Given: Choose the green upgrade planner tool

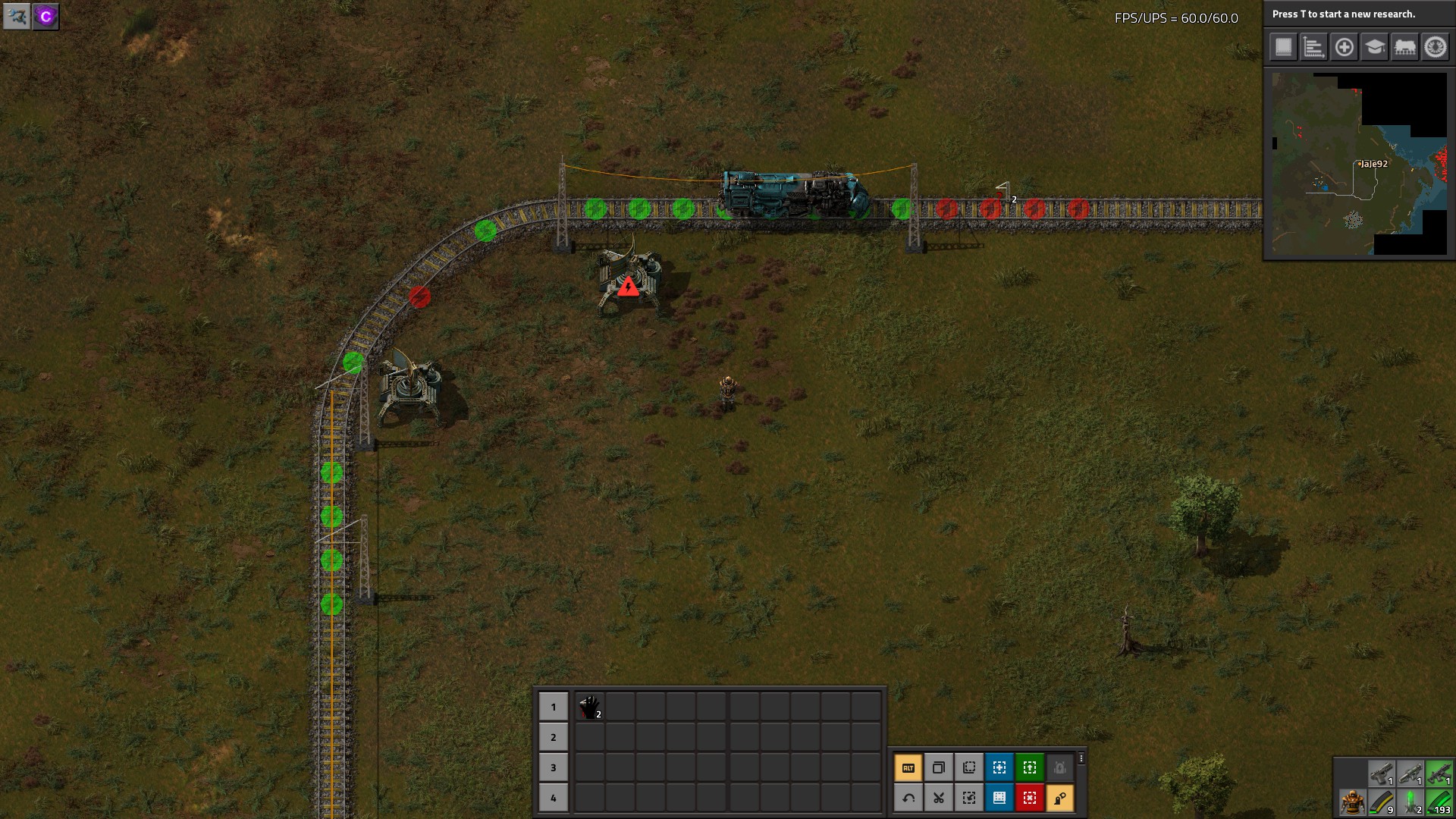Looking at the screenshot, I should pos(1029,767).
